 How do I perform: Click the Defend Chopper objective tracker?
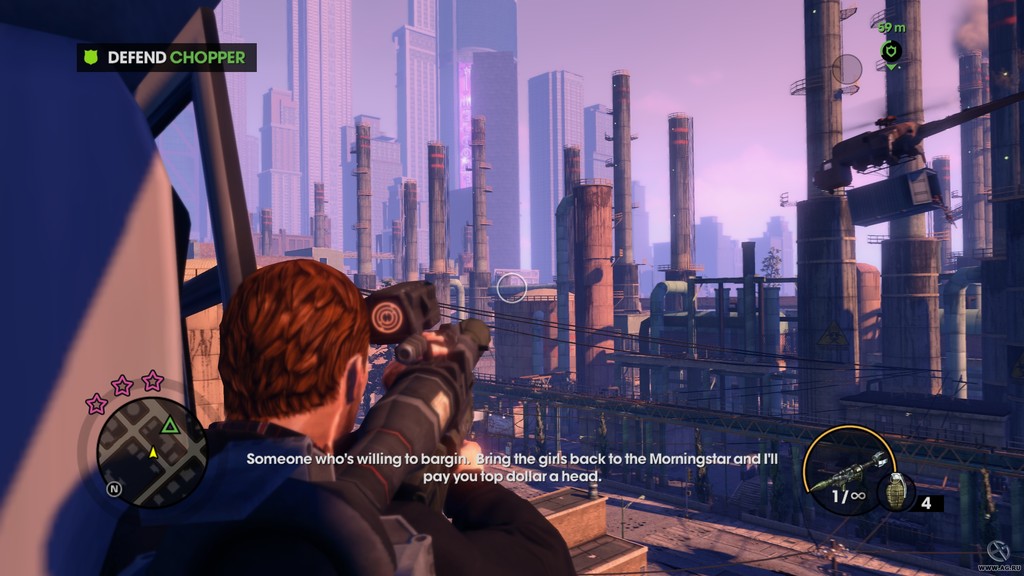pyautogui.click(x=166, y=57)
